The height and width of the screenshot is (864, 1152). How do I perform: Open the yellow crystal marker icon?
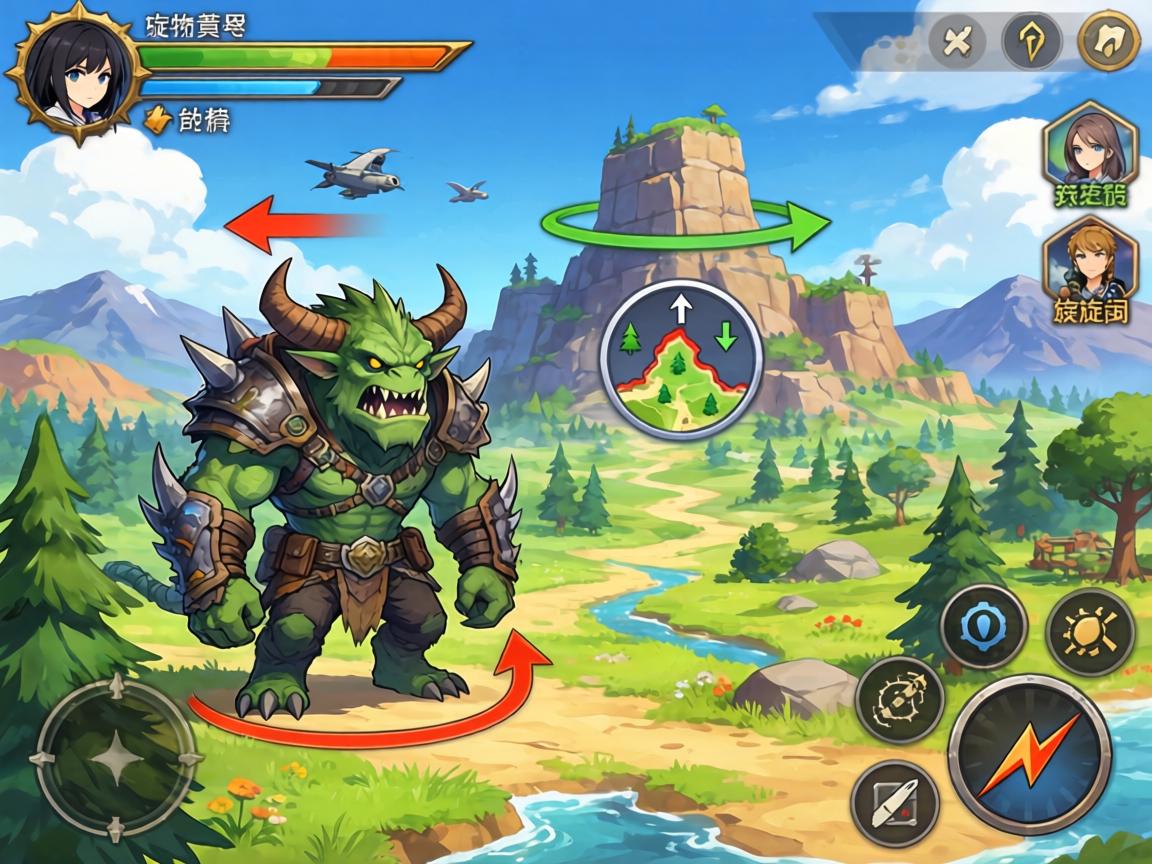[x=1032, y=43]
